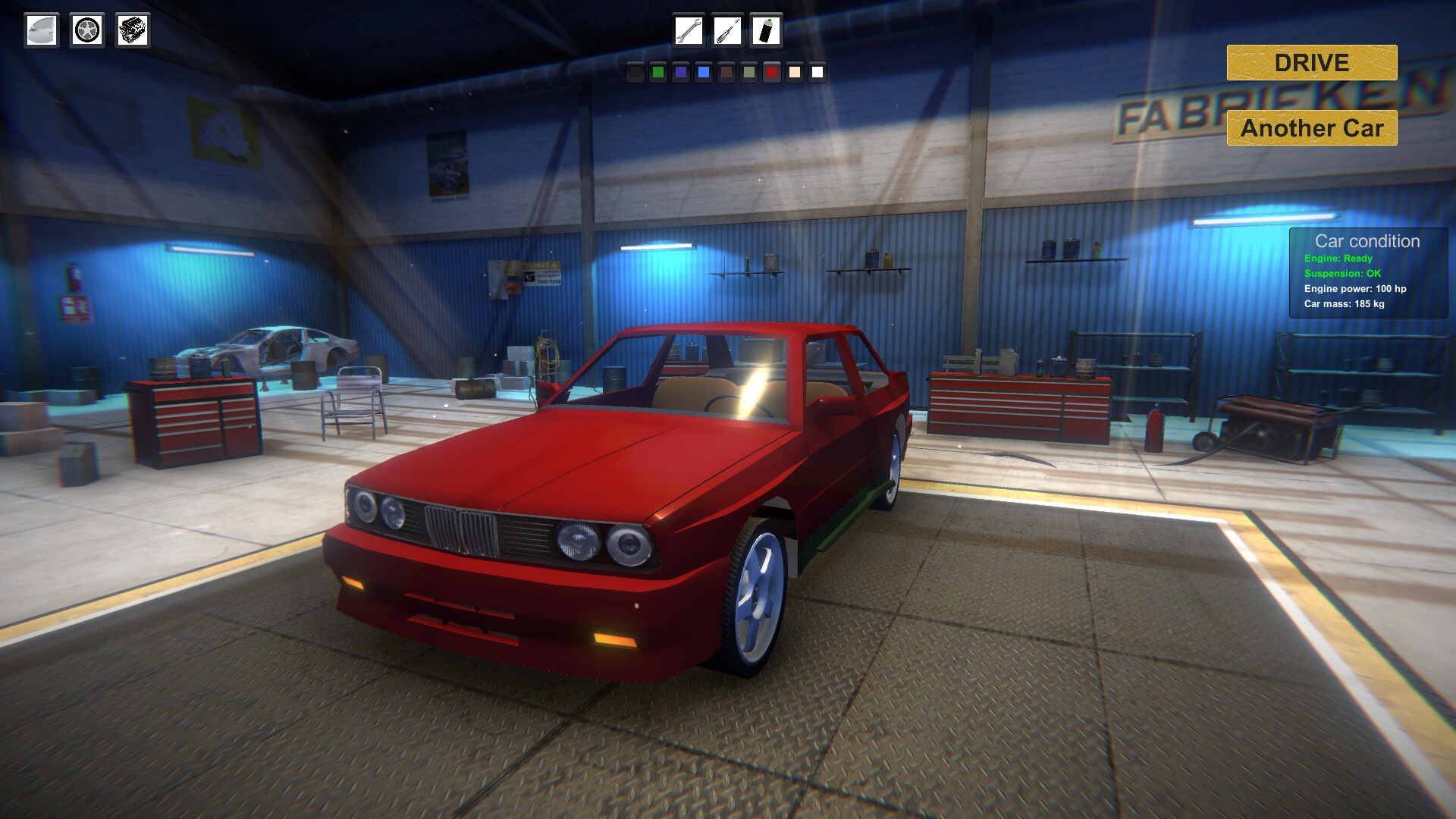The height and width of the screenshot is (819, 1456).
Task: Pick the black paint color swatch
Action: (635, 74)
